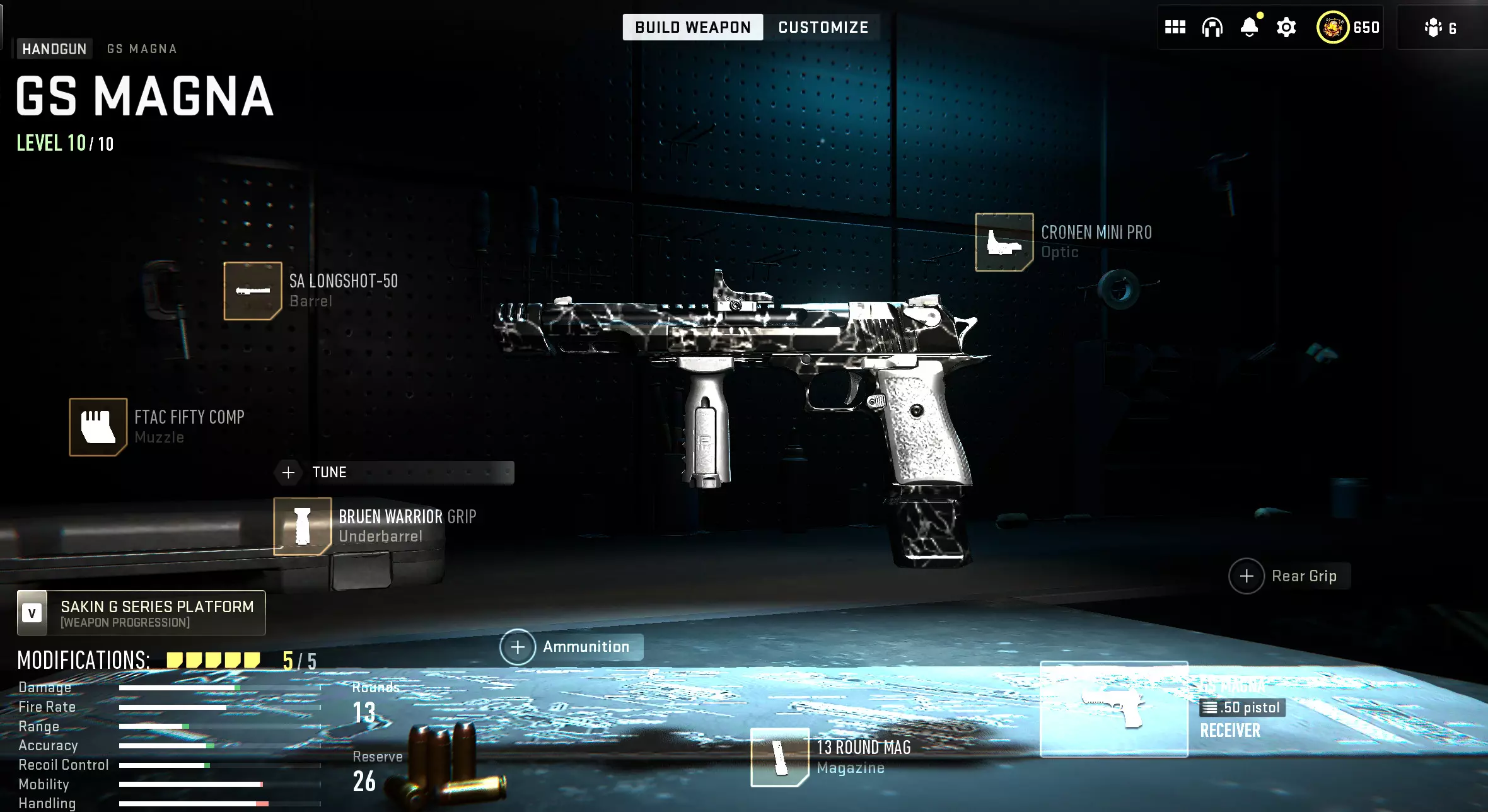Choose the Cronen Mini Pro optic slot
This screenshot has width=1488, height=812.
(x=1004, y=242)
